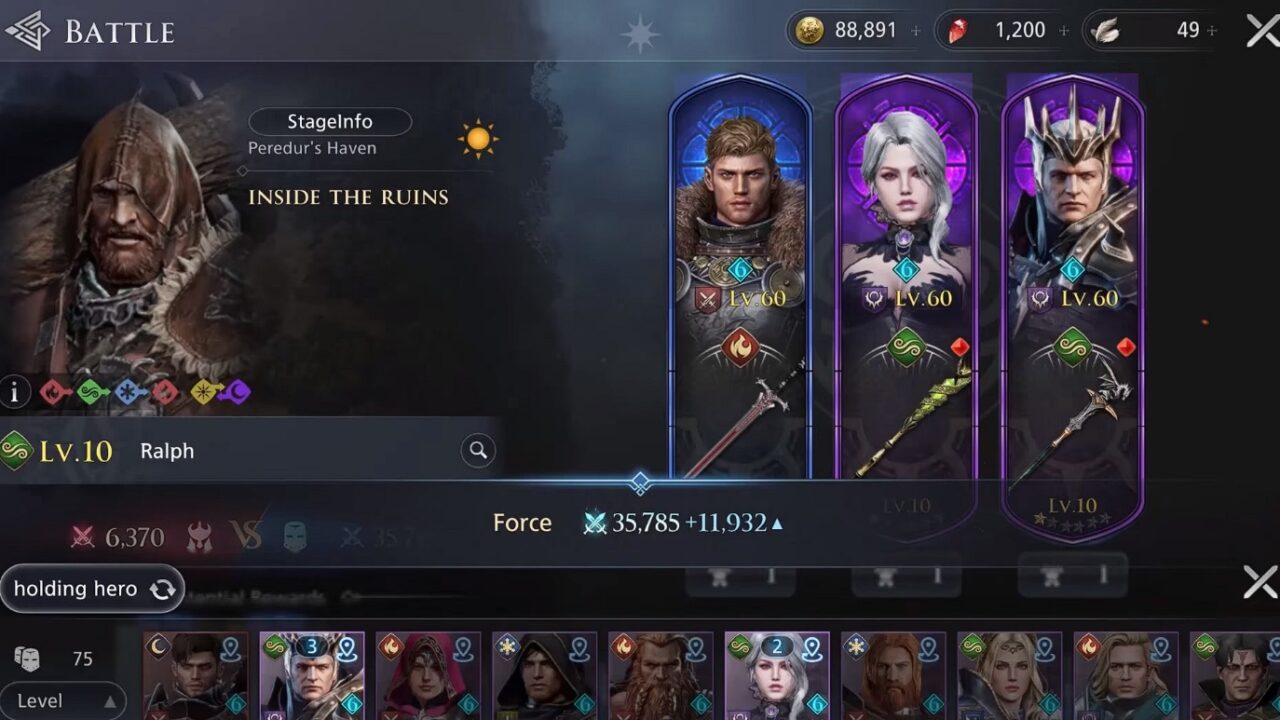Select the ice element filter icon
The image size is (1280, 720).
point(125,393)
